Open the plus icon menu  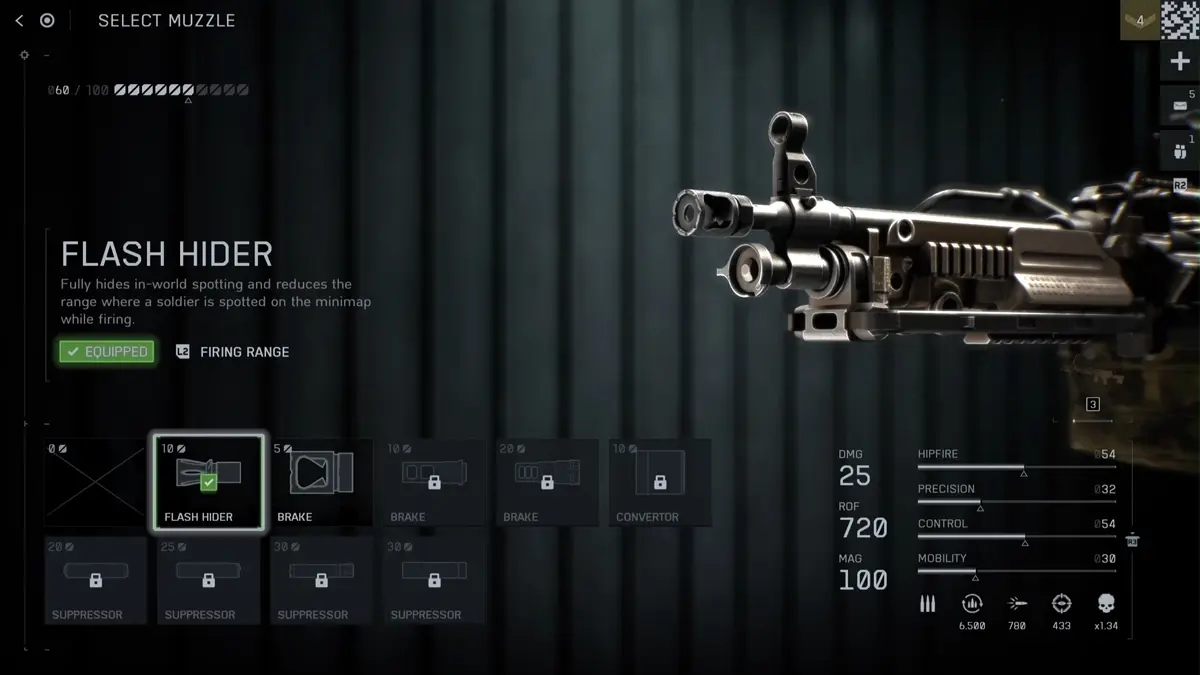tap(1179, 62)
